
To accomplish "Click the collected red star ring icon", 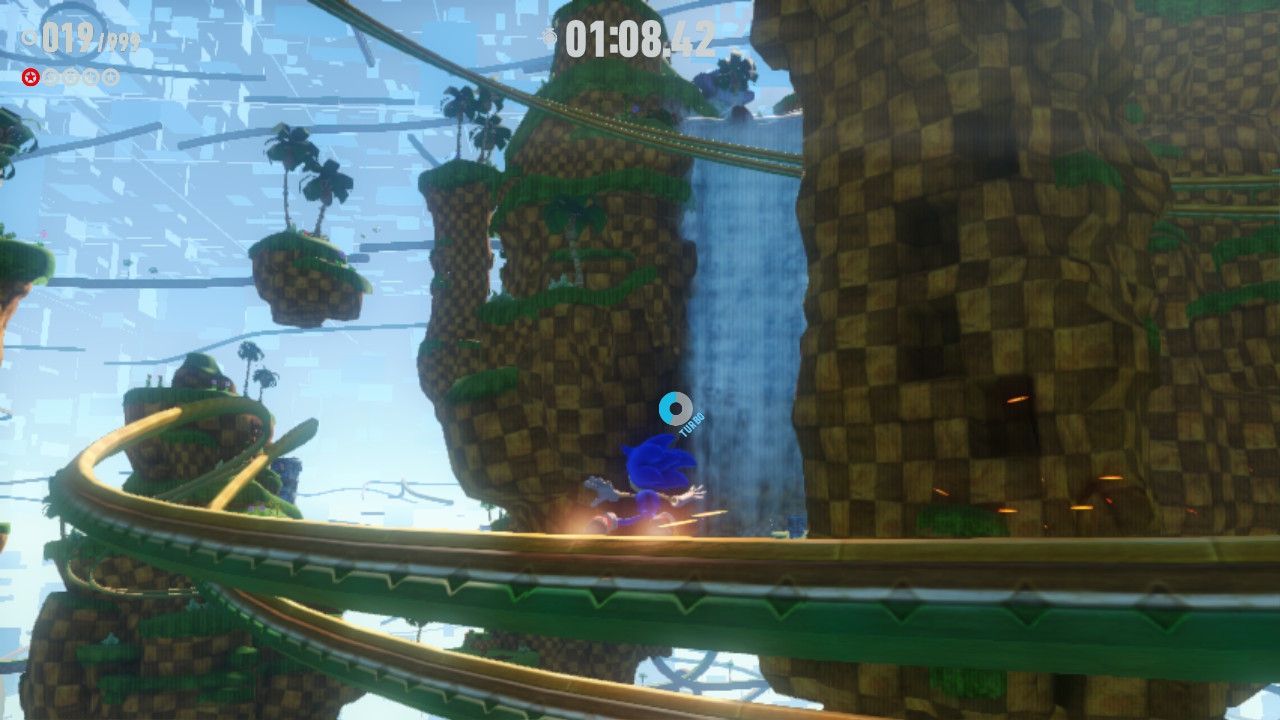I will tap(31, 77).
